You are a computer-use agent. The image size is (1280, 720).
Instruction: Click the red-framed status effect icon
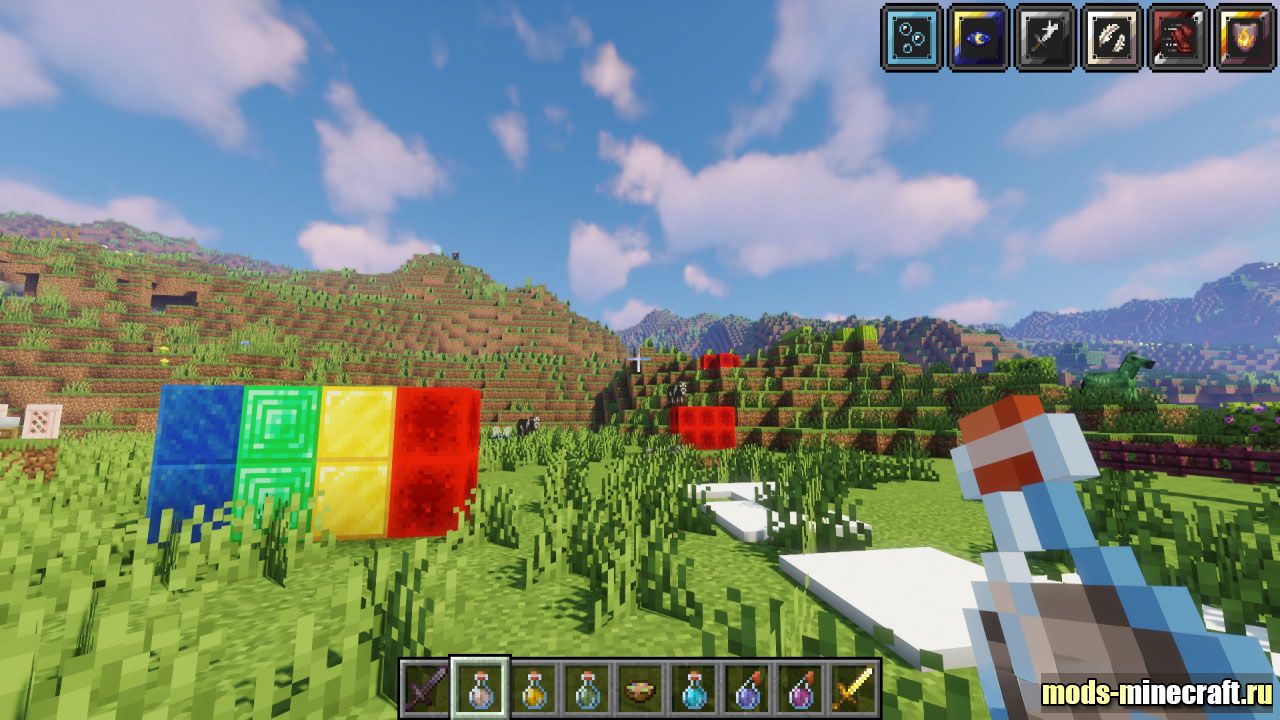[x=1178, y=38]
